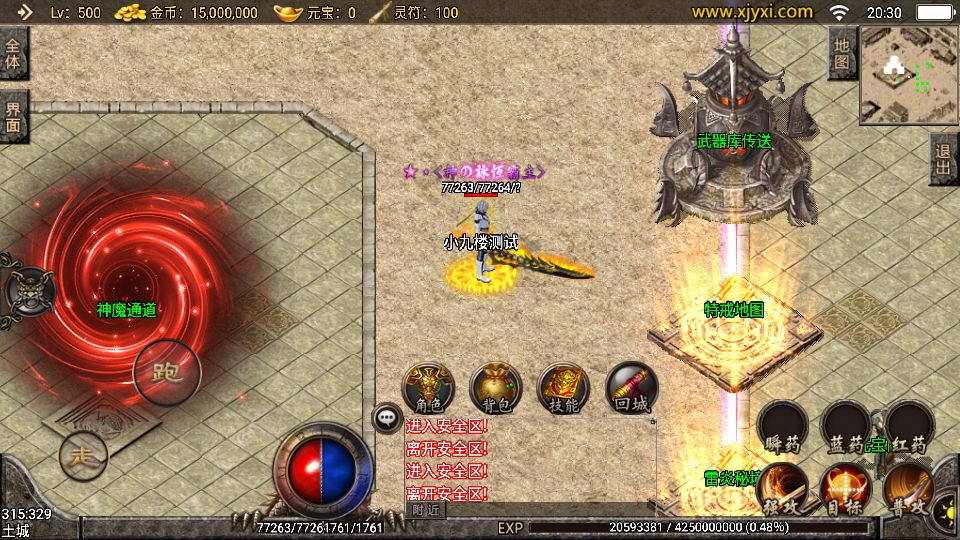Tap the 跑 run button
The height and width of the screenshot is (540, 960).
click(166, 373)
